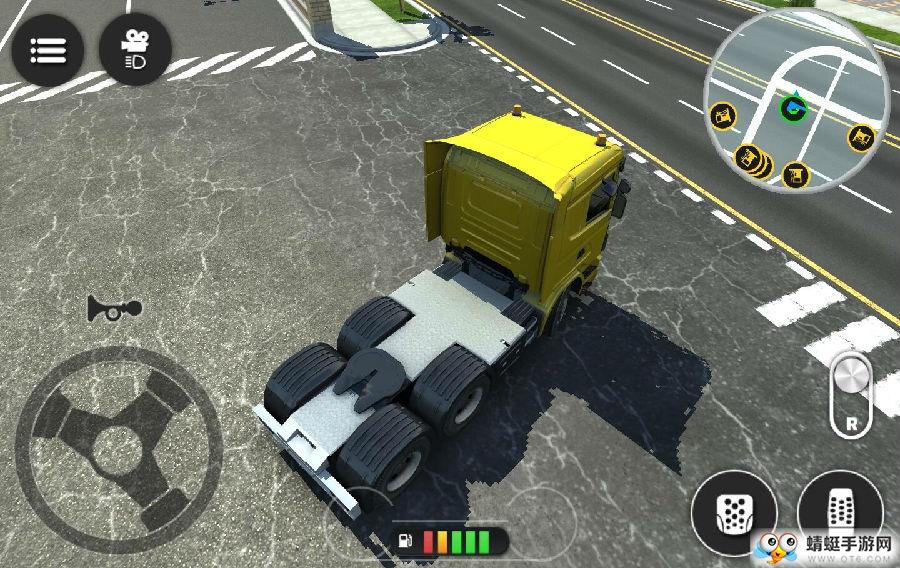This screenshot has height=568, width=900.
Task: Toggle the camera and headlight button
Action: [x=135, y=49]
